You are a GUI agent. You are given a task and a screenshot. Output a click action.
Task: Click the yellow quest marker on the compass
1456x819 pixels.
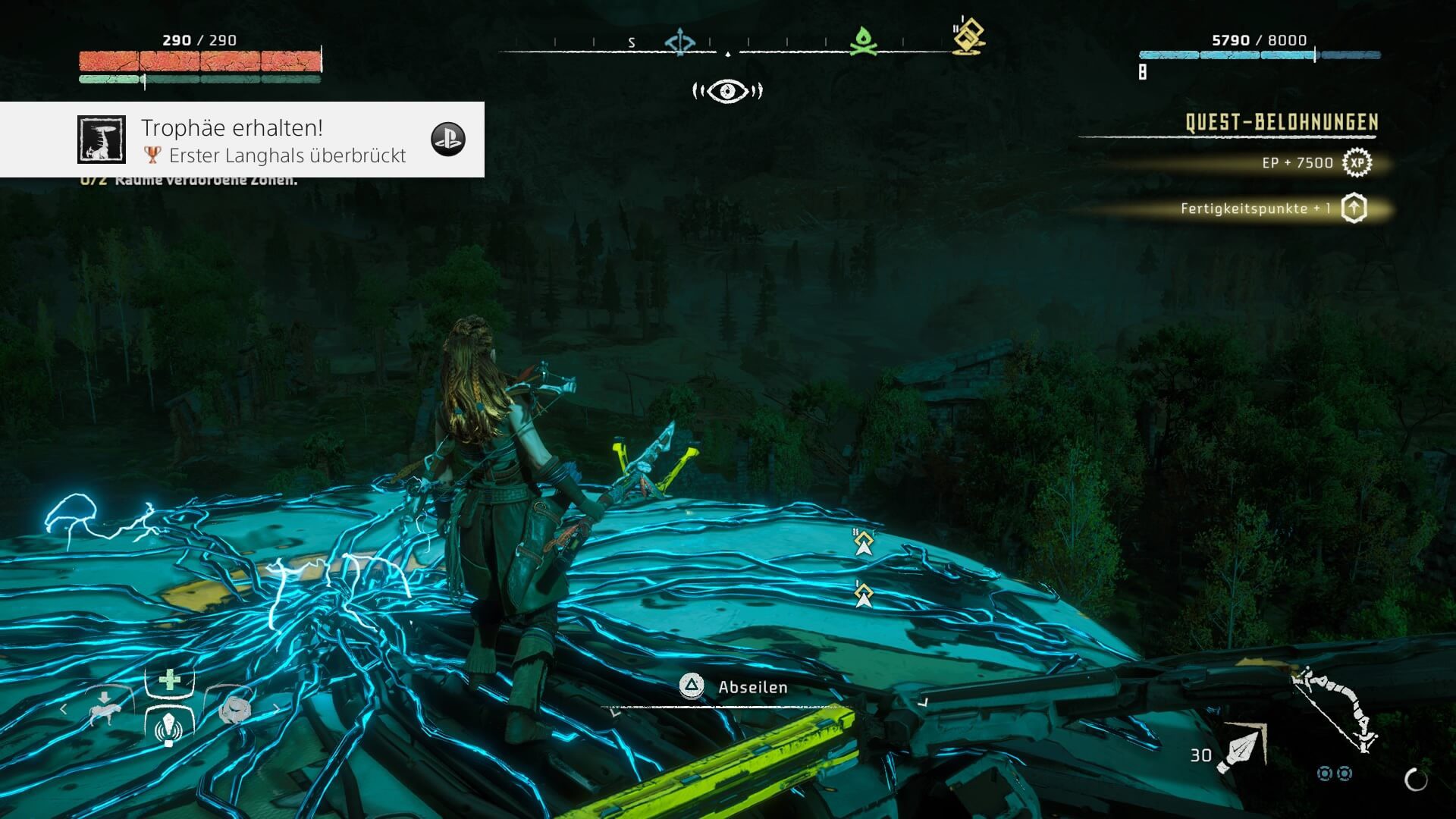968,37
